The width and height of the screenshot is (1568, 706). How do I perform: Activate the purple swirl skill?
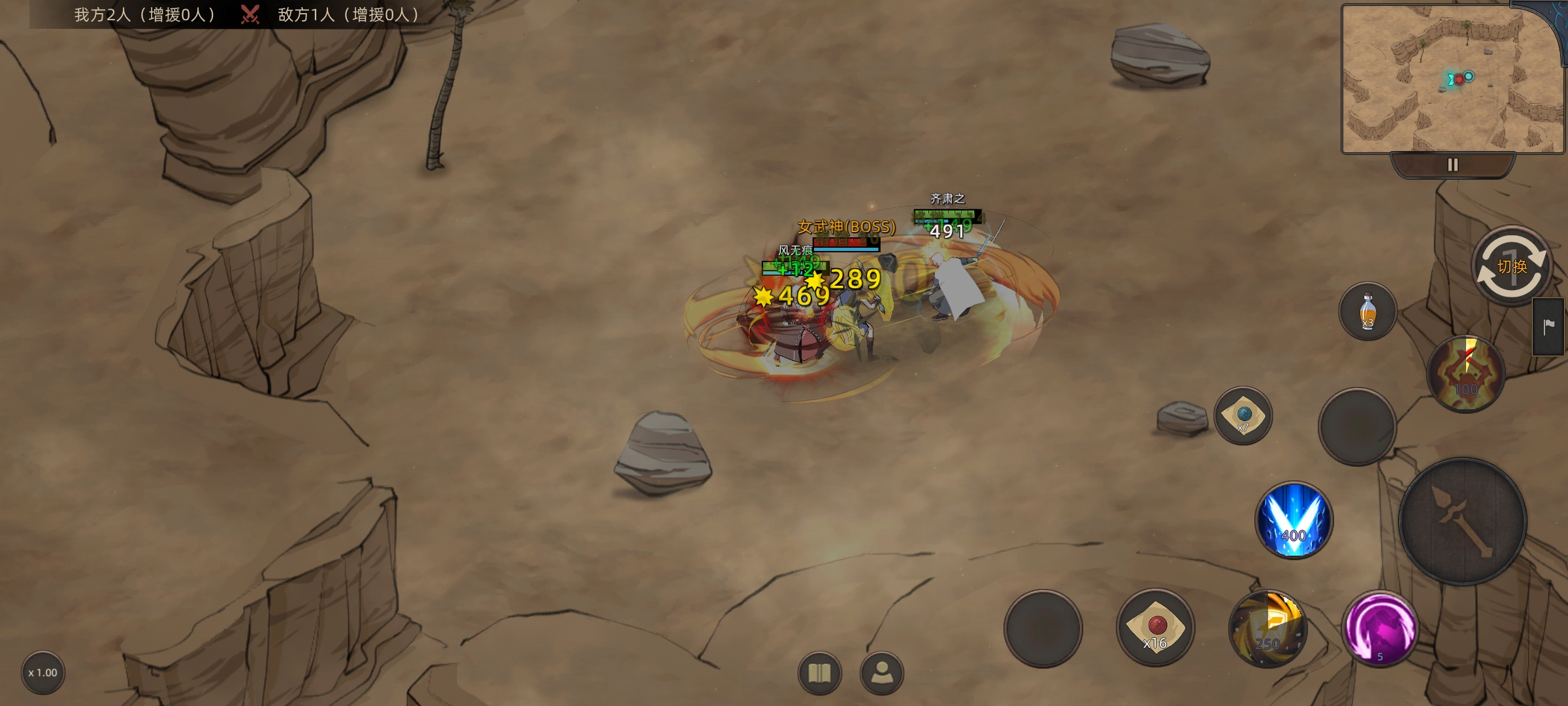coord(1380,629)
